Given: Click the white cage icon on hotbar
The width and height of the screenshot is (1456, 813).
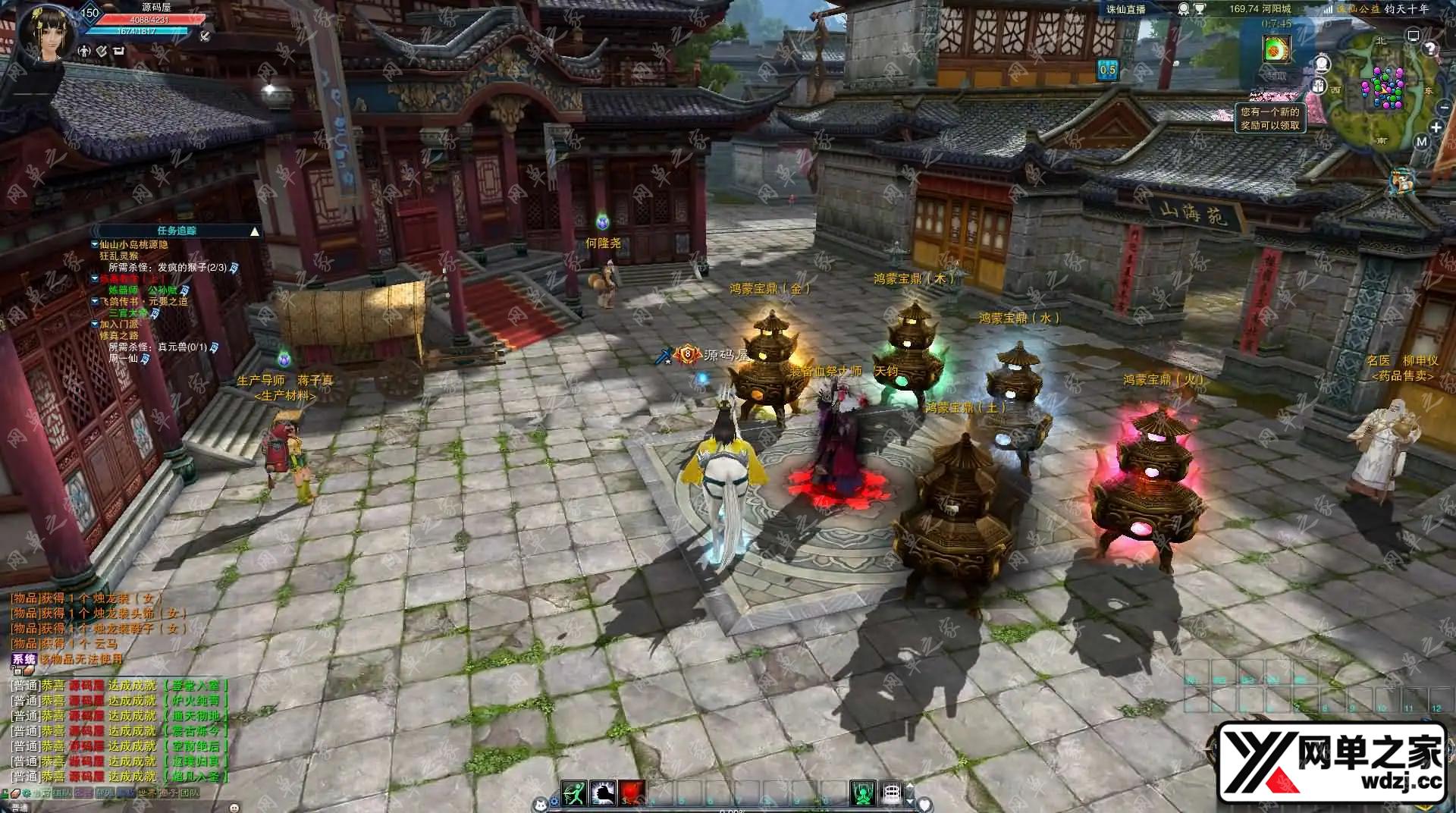Looking at the screenshot, I should tap(892, 793).
